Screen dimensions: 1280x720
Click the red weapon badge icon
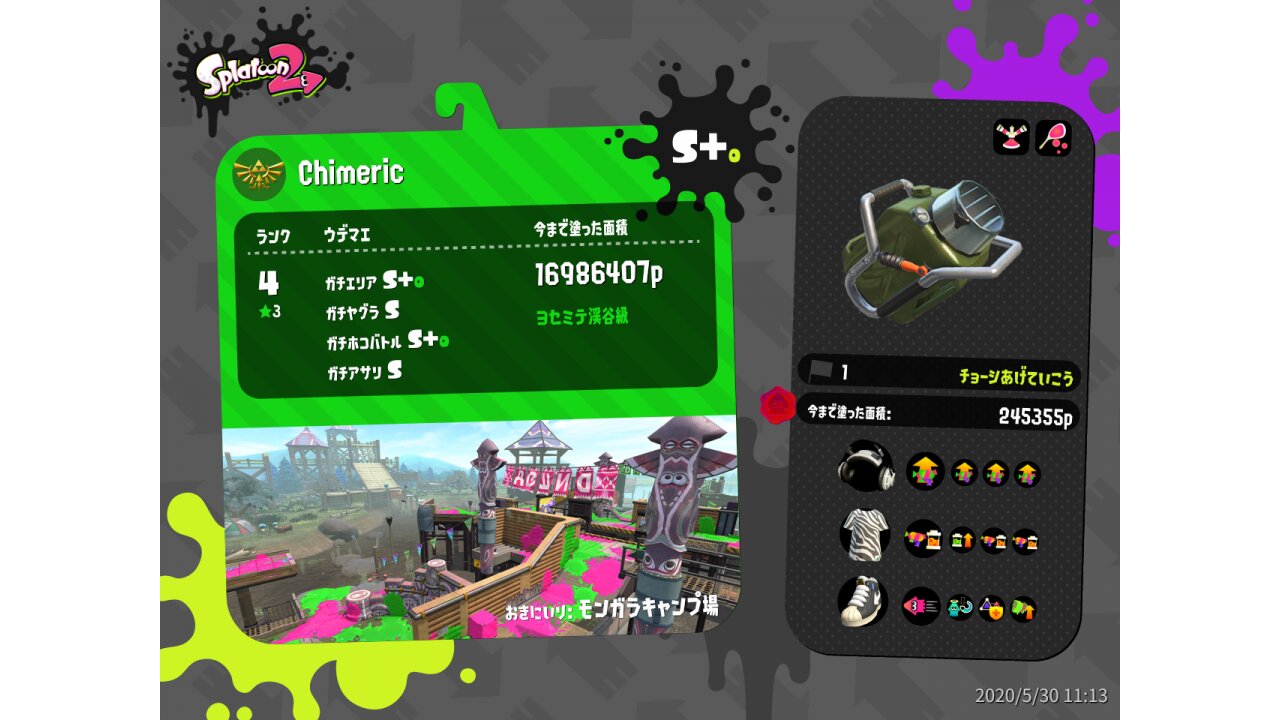pyautogui.click(x=778, y=406)
